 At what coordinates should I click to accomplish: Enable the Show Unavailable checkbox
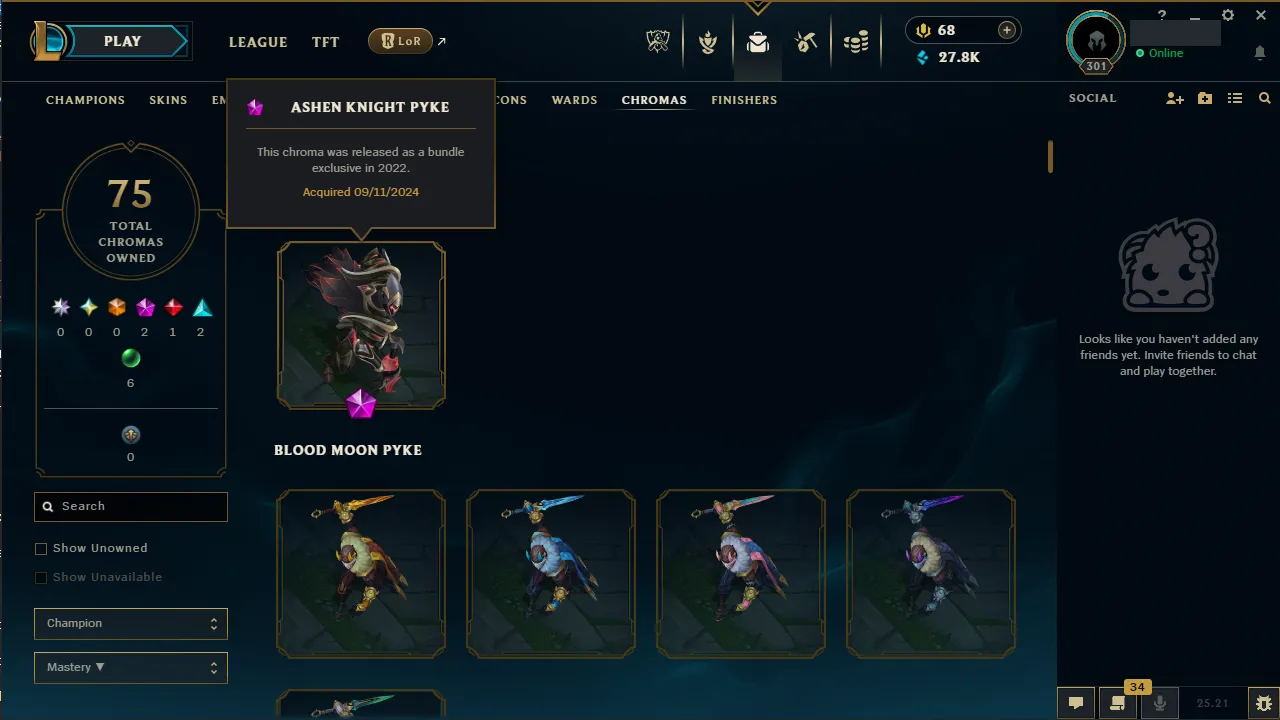[41, 577]
